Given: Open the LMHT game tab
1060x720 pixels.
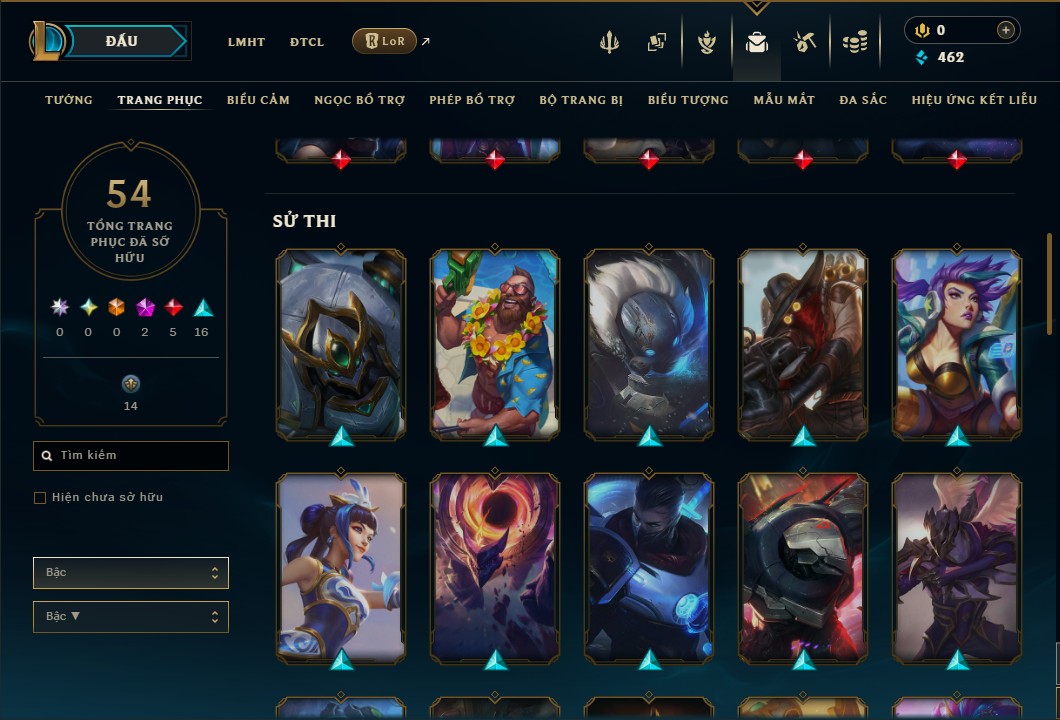Looking at the screenshot, I should (246, 42).
